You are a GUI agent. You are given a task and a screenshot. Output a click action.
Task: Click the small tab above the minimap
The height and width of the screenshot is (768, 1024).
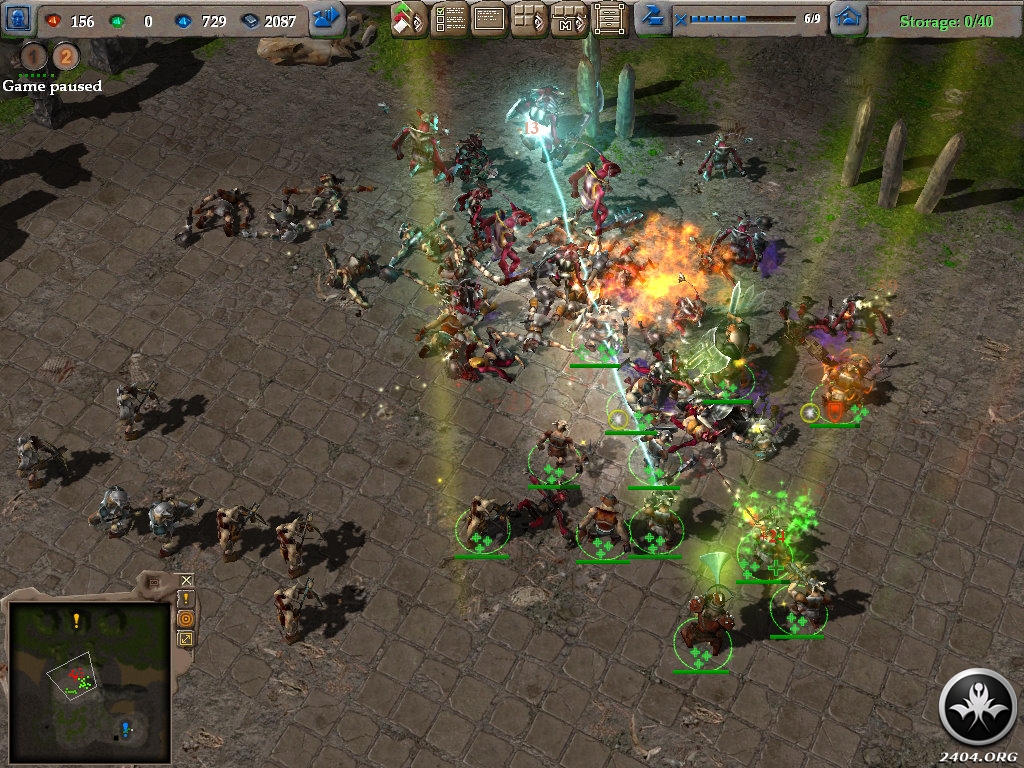pos(153,582)
